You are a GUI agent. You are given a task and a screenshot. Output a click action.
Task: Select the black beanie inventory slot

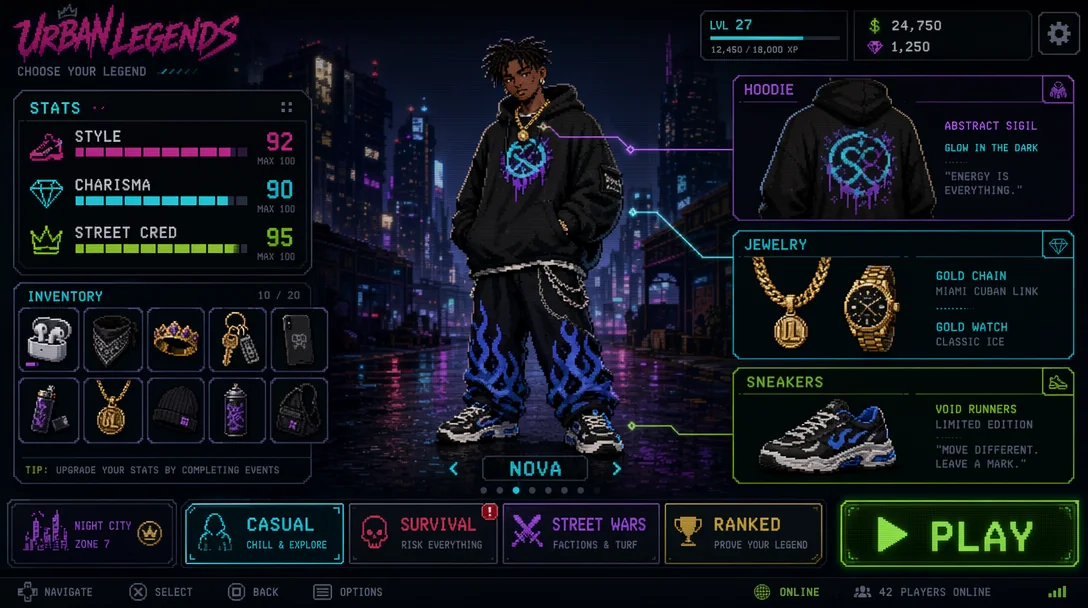coord(176,409)
